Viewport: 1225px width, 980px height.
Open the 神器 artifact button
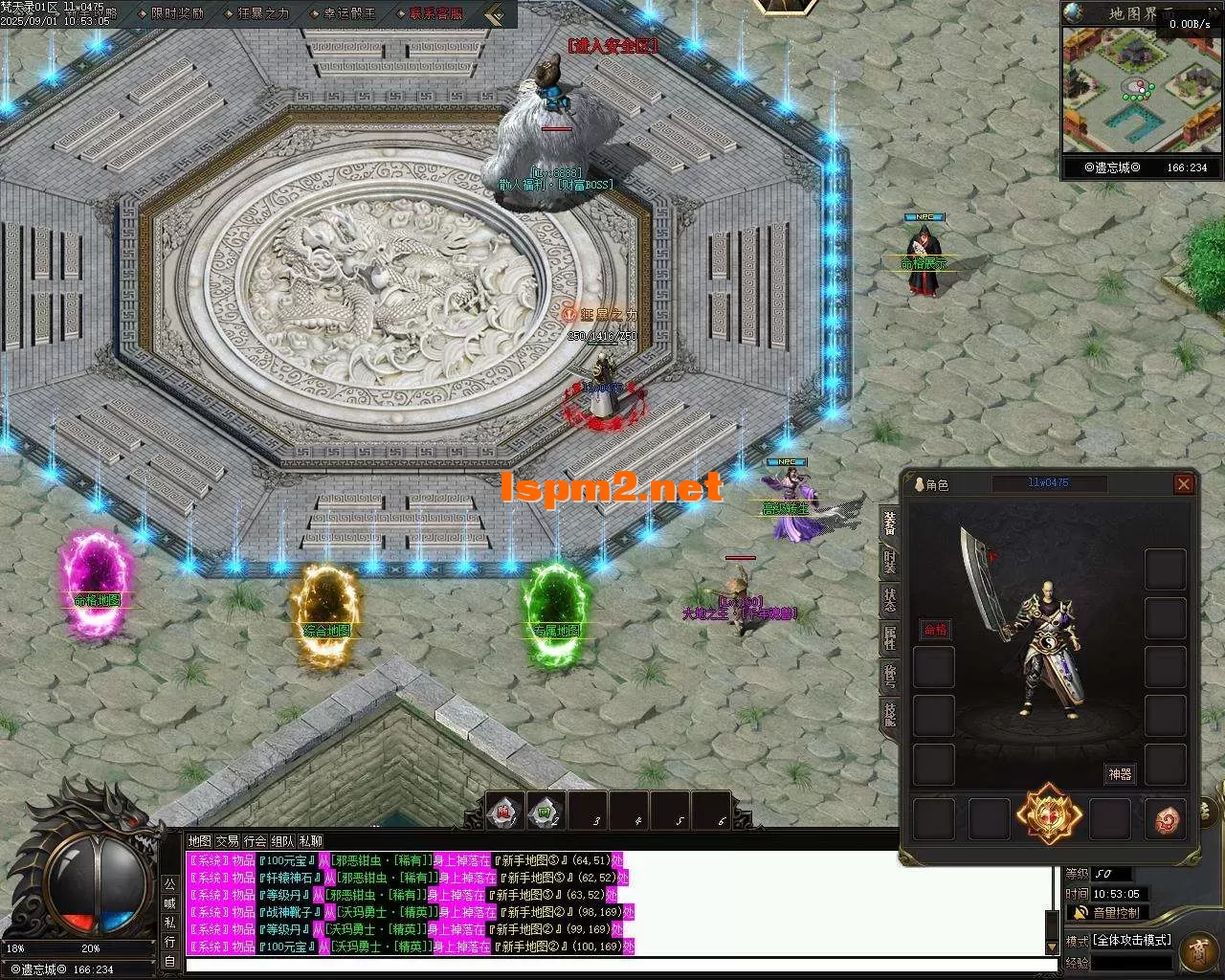[x=1120, y=773]
